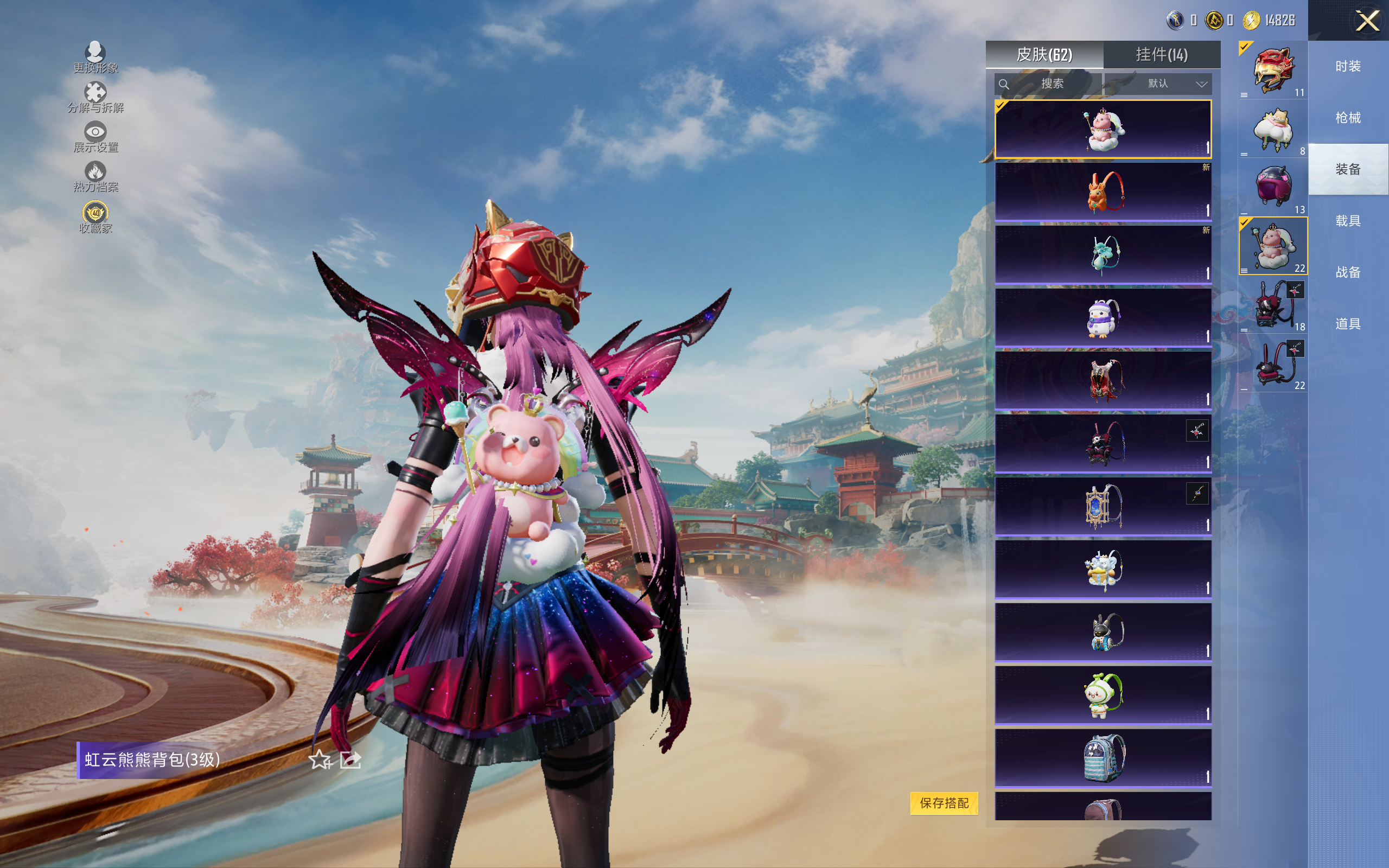Select the red dragon helmet equipment slot
Image resolution: width=1389 pixels, height=868 pixels.
[x=1272, y=70]
